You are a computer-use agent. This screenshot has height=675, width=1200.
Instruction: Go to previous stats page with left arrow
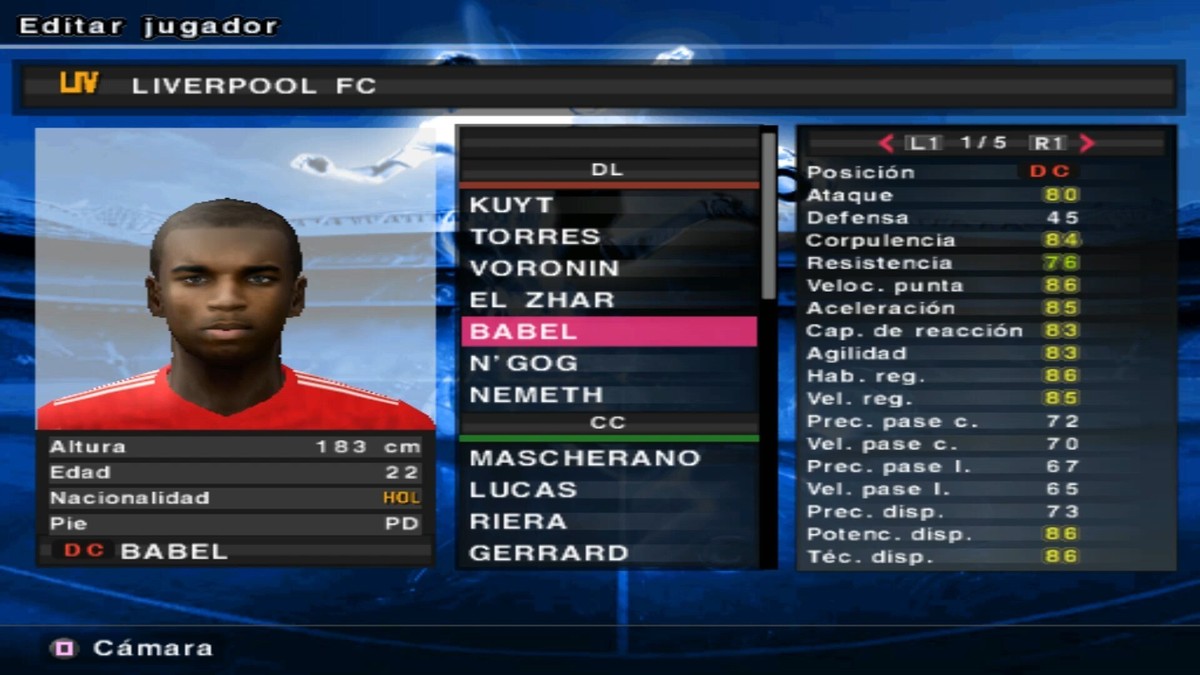886,143
